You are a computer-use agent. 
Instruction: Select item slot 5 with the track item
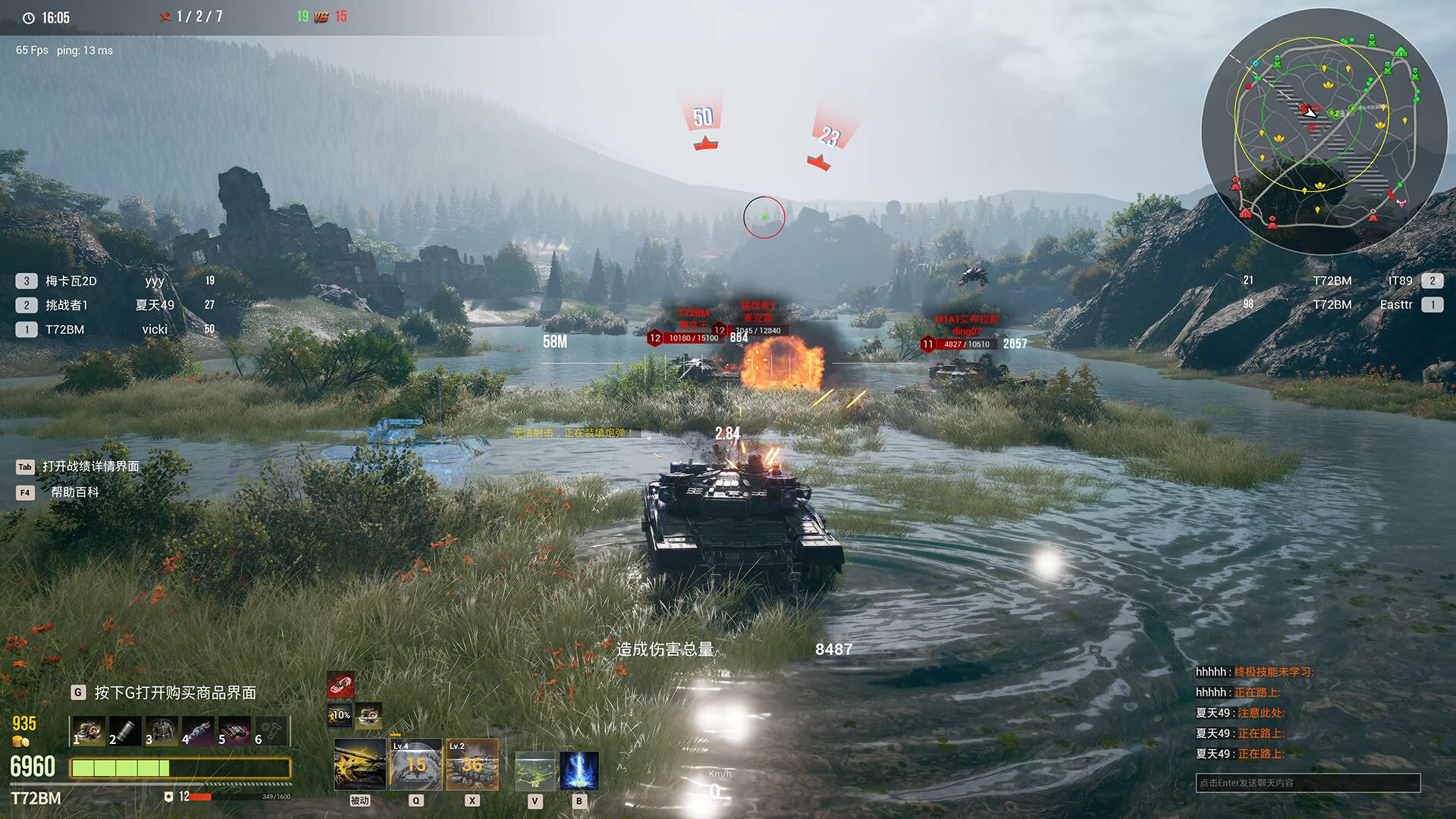[x=234, y=731]
